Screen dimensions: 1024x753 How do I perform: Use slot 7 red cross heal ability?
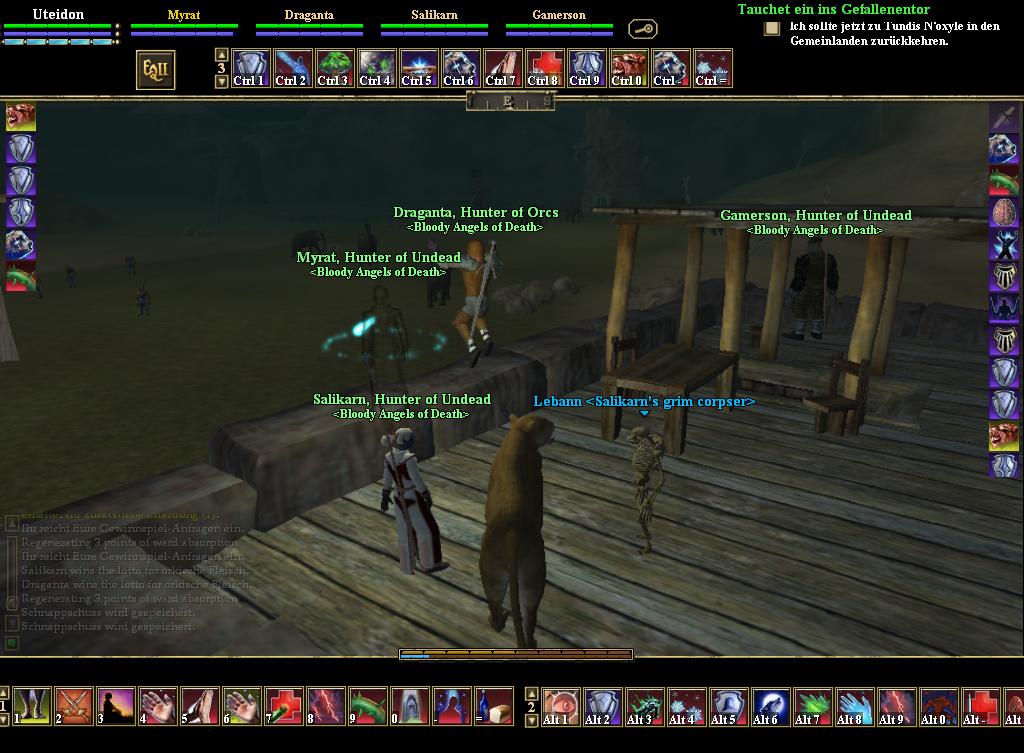tap(285, 705)
